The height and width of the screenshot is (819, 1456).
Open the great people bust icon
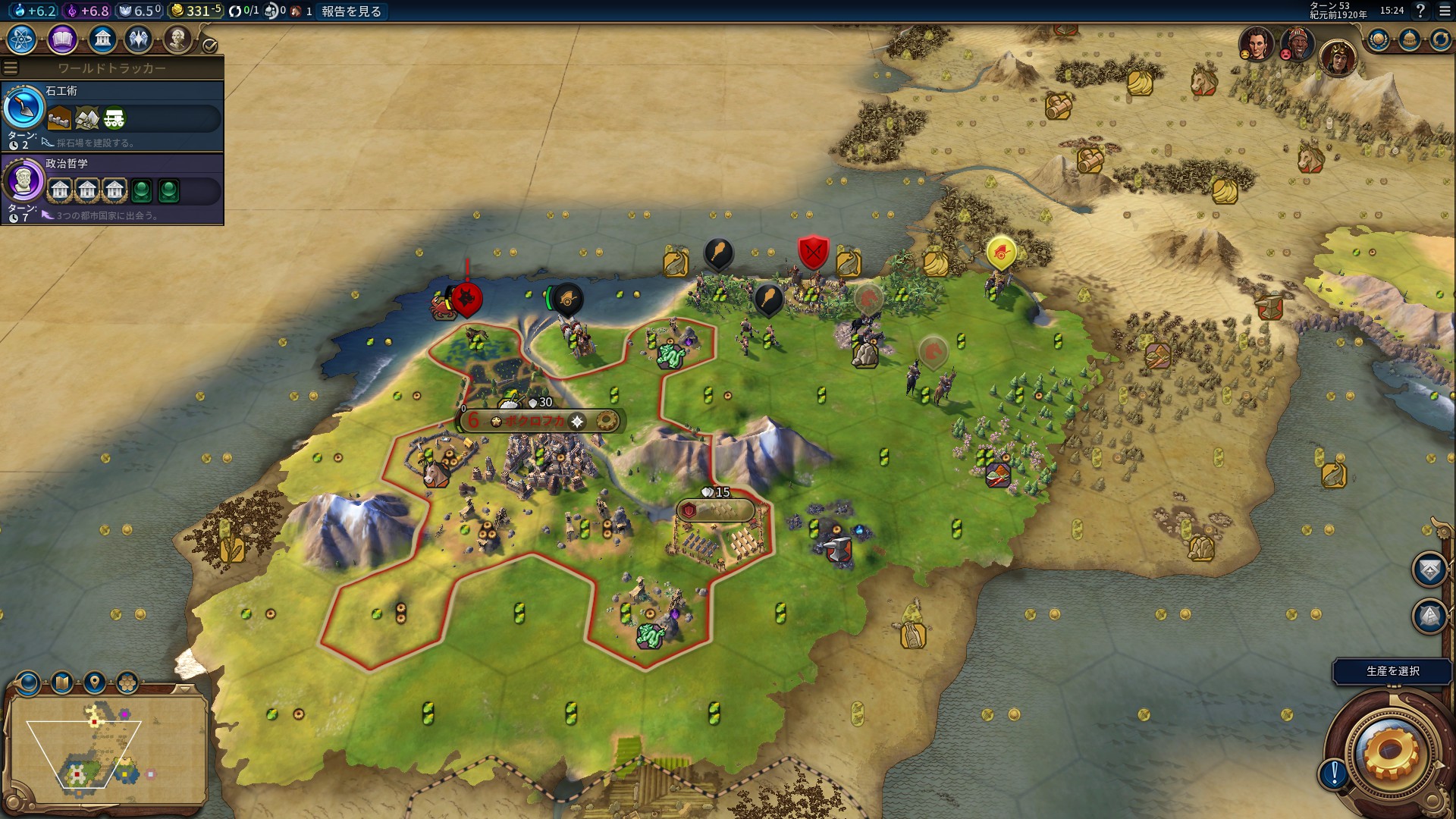coord(177,39)
